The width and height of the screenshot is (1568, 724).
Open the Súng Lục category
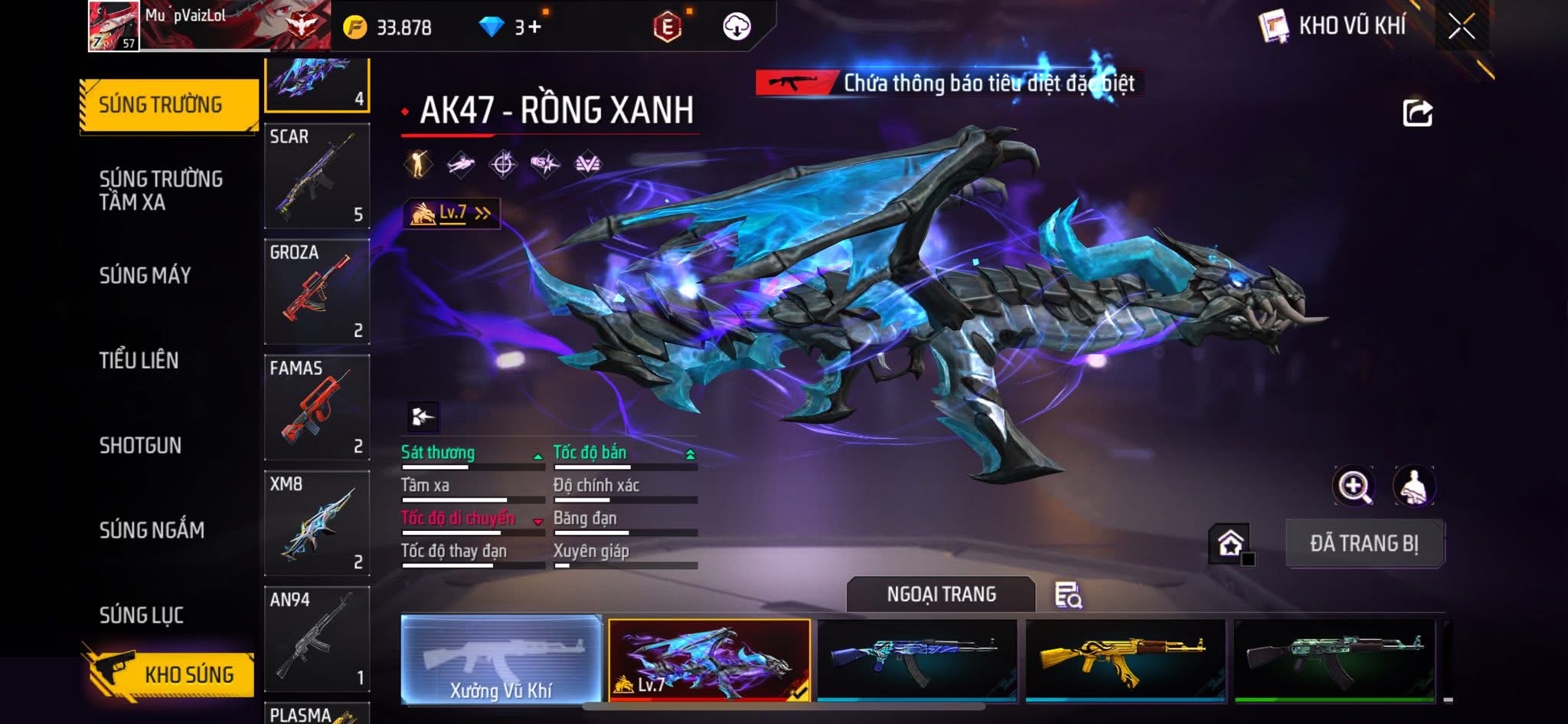click(x=142, y=614)
